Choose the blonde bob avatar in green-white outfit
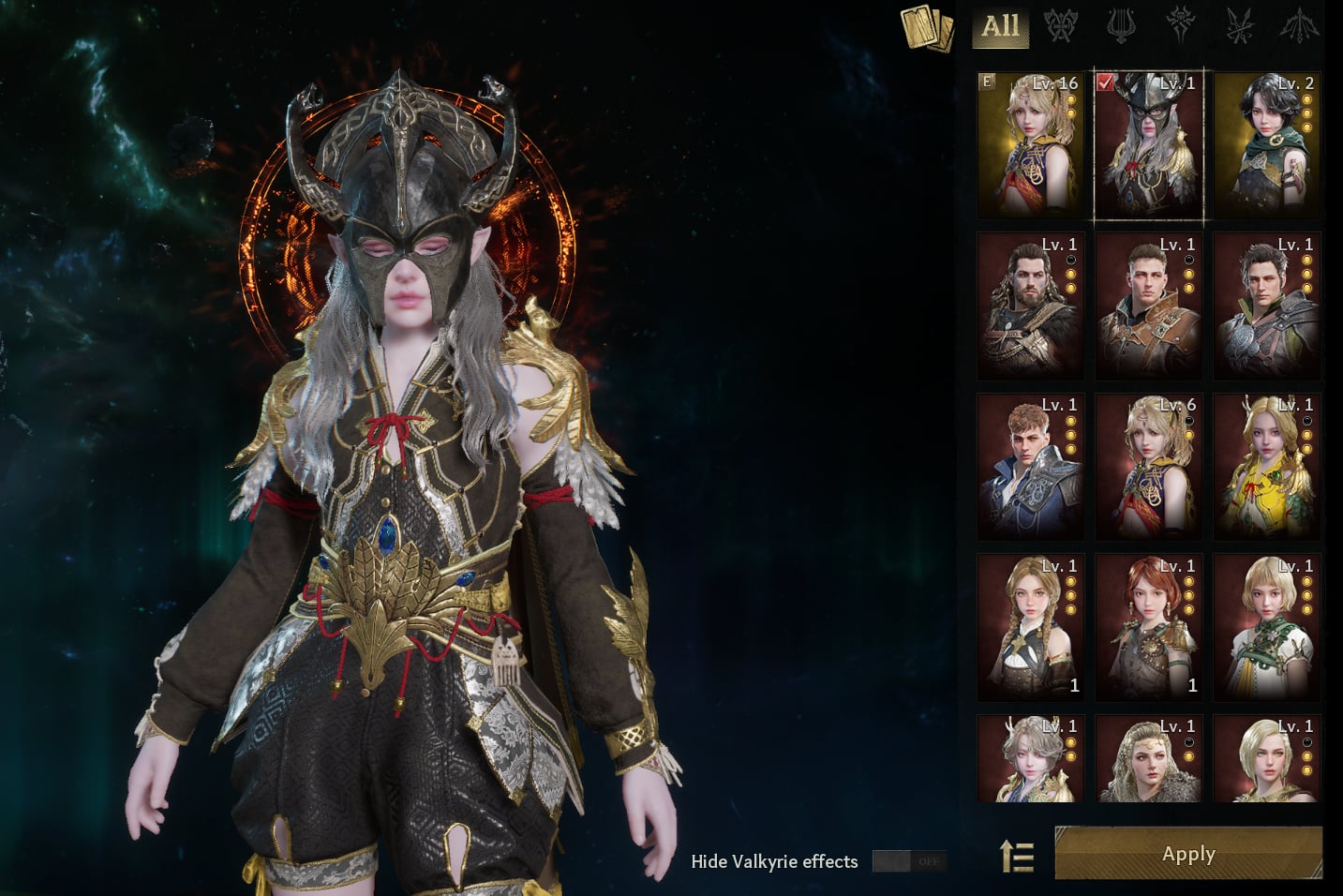1343x896 pixels. (x=1267, y=627)
